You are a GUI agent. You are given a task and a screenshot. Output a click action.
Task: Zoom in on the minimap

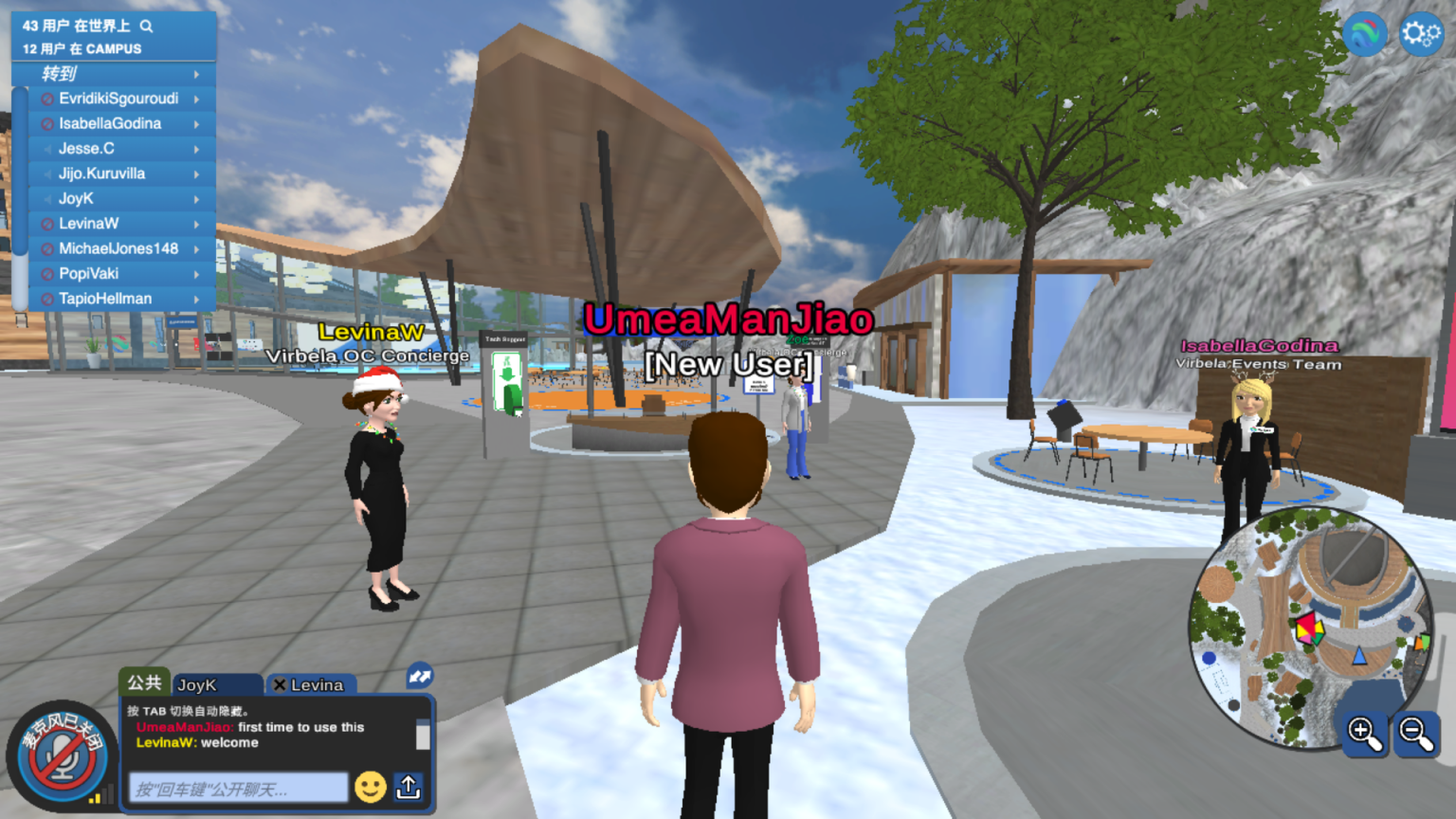pyautogui.click(x=1363, y=733)
